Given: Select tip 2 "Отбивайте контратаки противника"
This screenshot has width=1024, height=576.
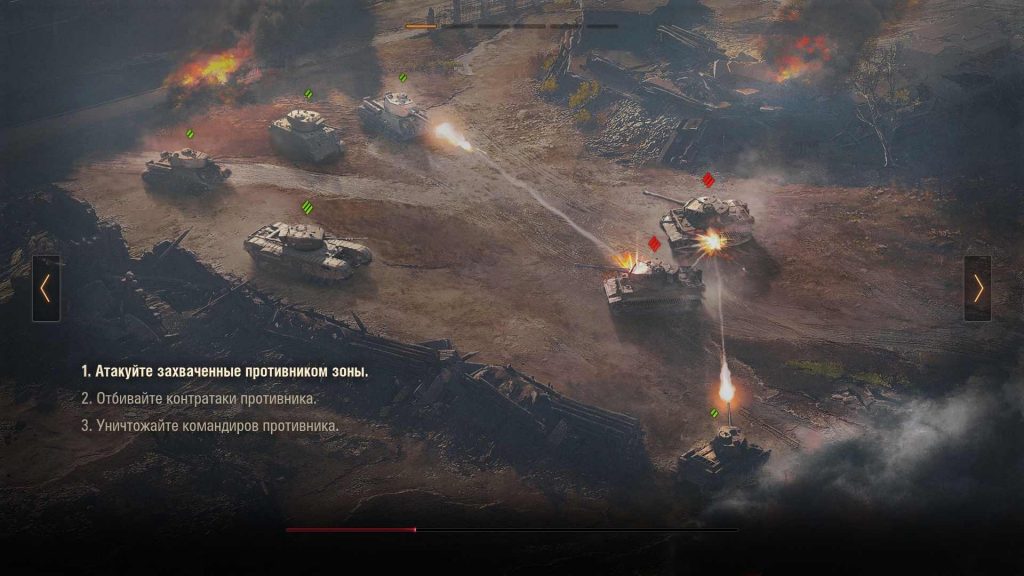Looking at the screenshot, I should [200, 398].
